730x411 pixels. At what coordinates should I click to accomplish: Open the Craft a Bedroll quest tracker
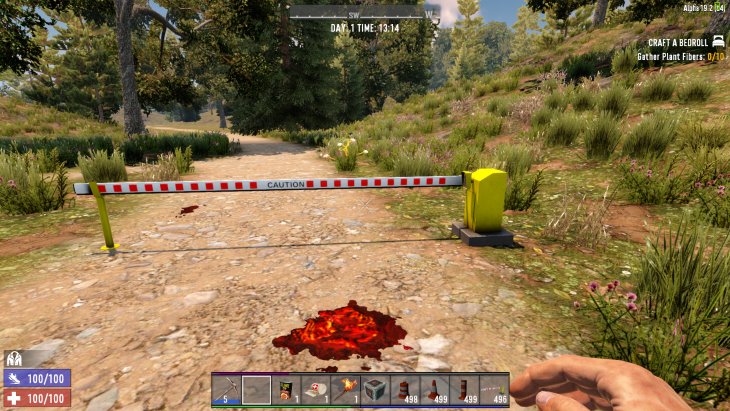678,42
